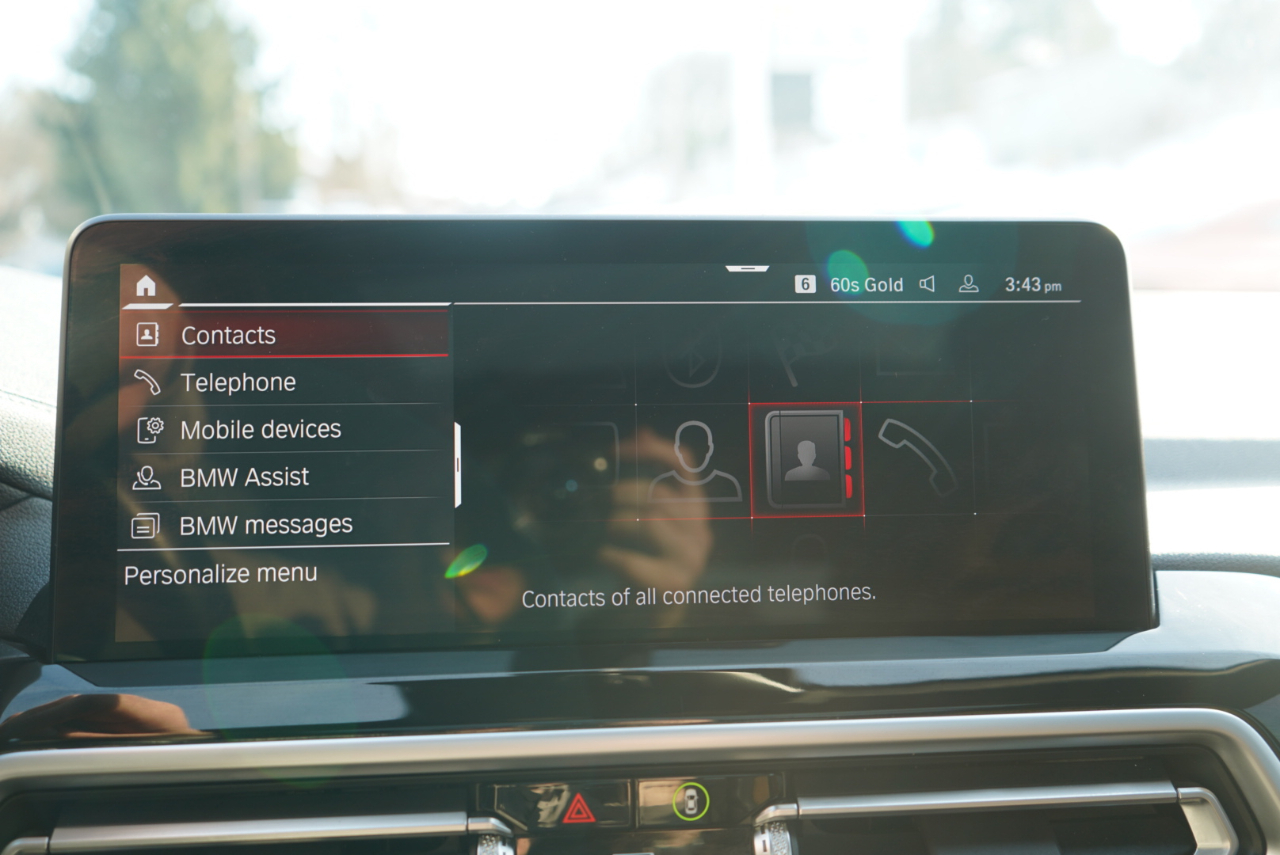1280x855 pixels.
Task: Select the highlighted contacts book tile
Action: coord(806,460)
